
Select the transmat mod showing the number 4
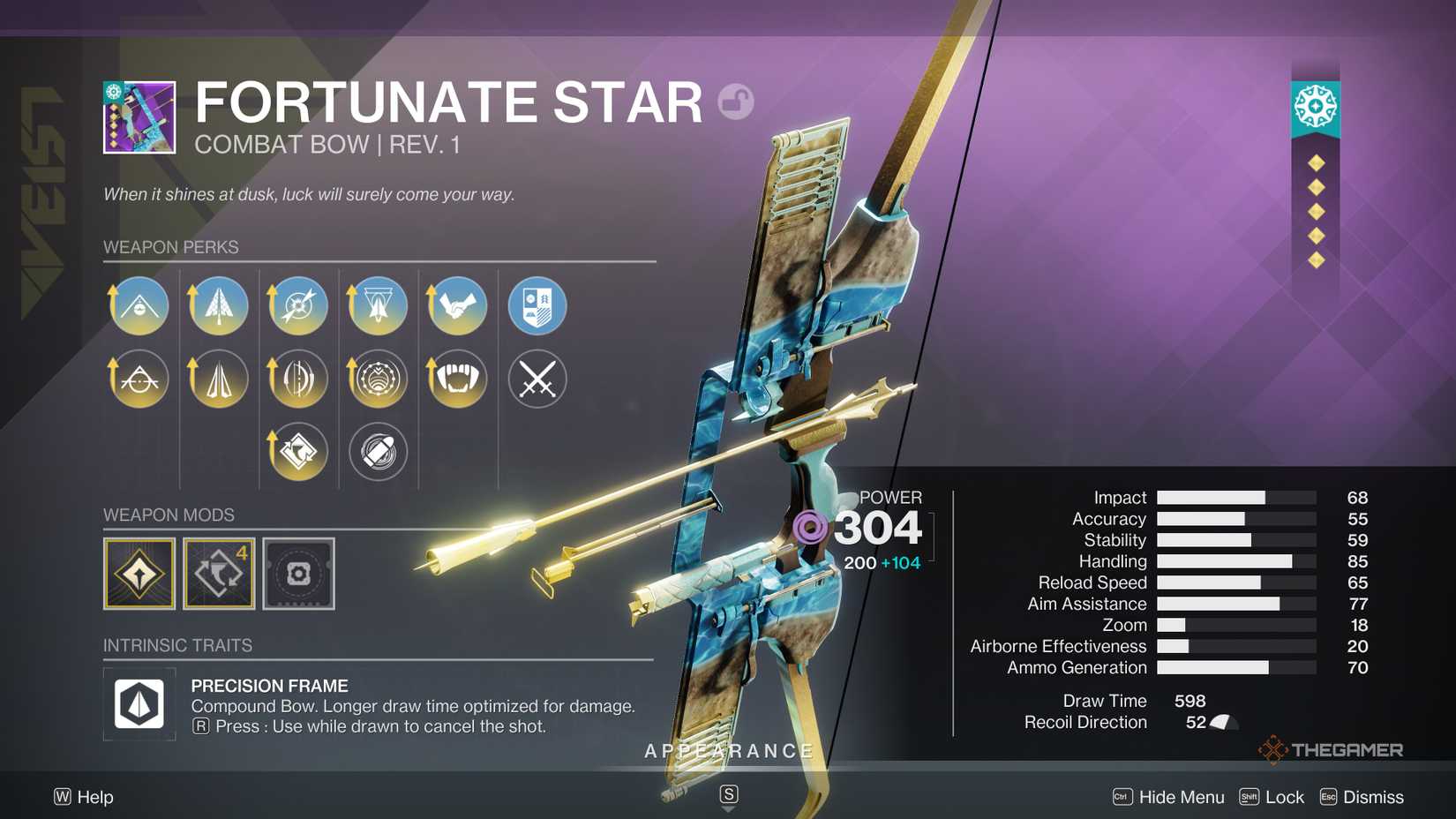(218, 572)
